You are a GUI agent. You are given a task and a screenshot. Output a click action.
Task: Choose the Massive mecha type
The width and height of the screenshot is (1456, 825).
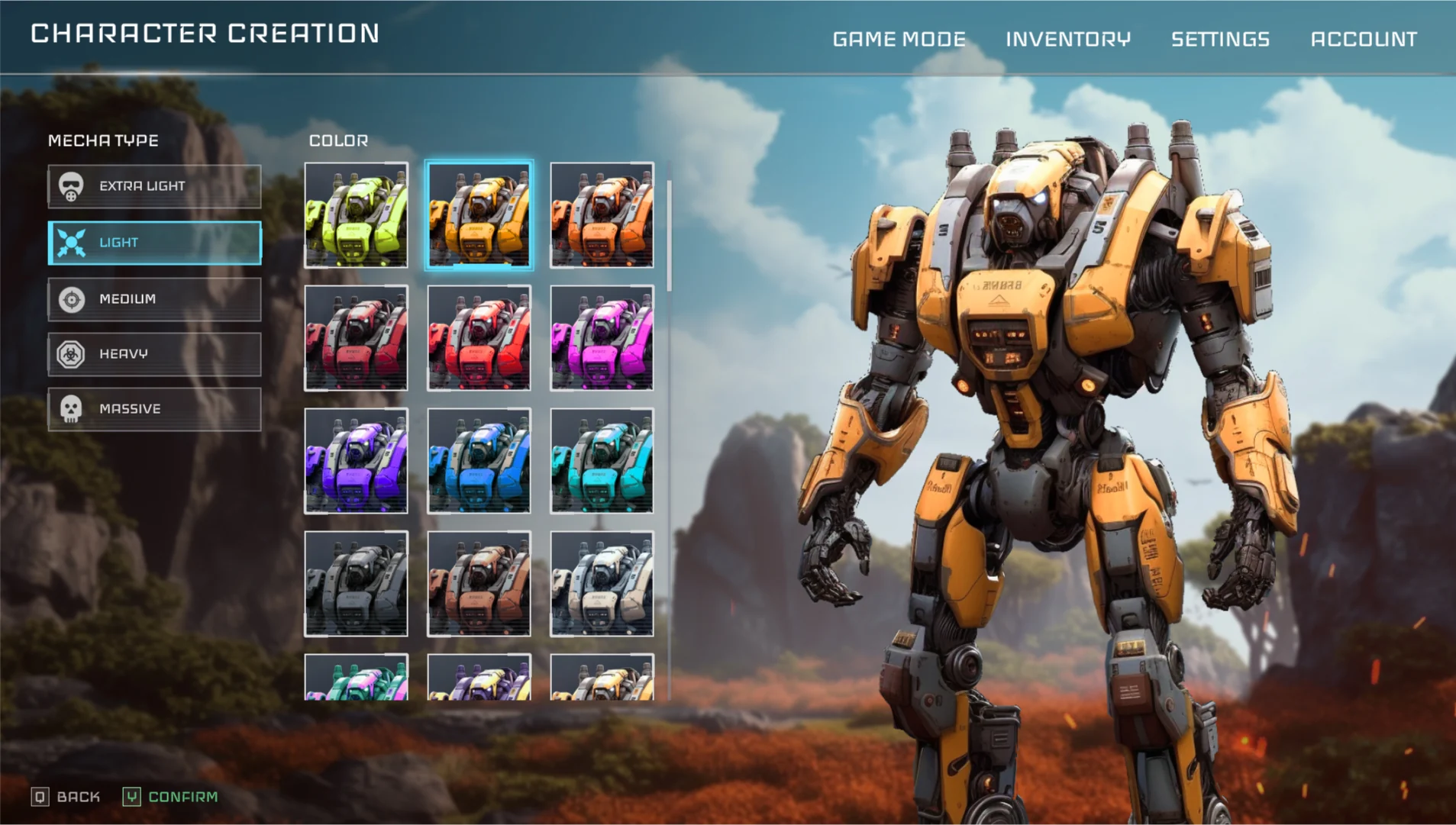154,409
